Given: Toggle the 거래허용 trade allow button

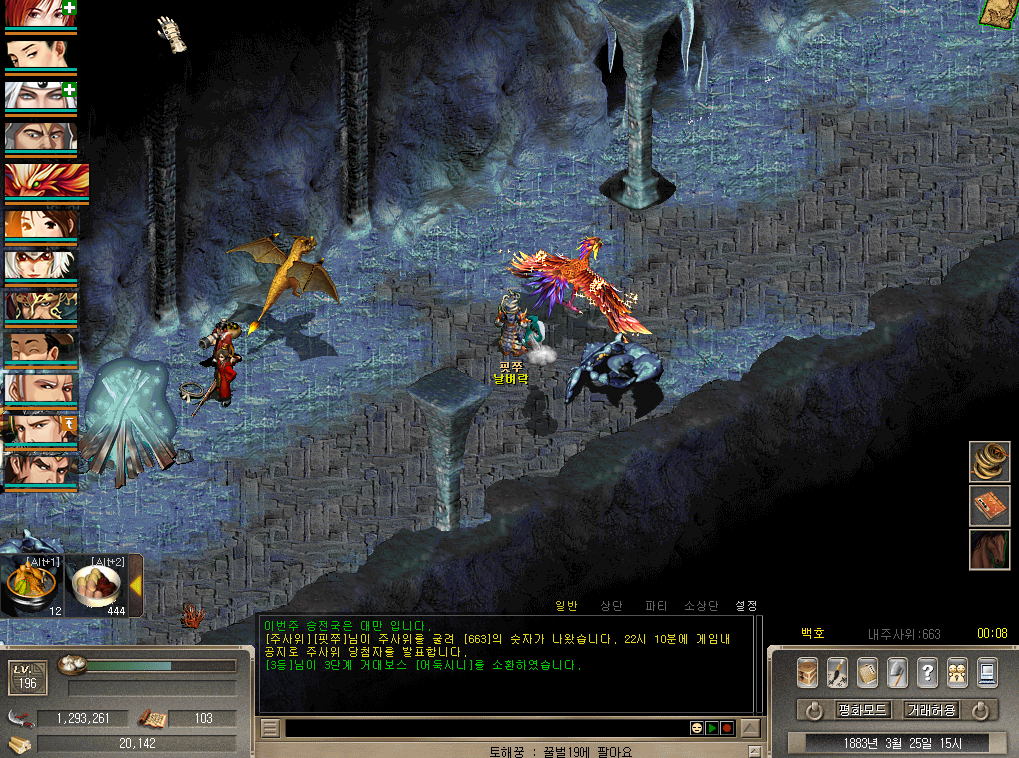Looking at the screenshot, I should pos(931,710).
